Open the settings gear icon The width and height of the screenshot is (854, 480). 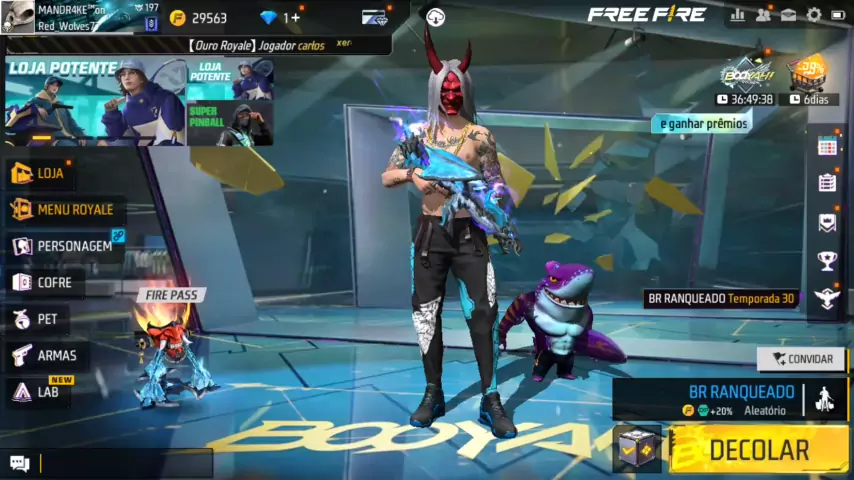814,15
